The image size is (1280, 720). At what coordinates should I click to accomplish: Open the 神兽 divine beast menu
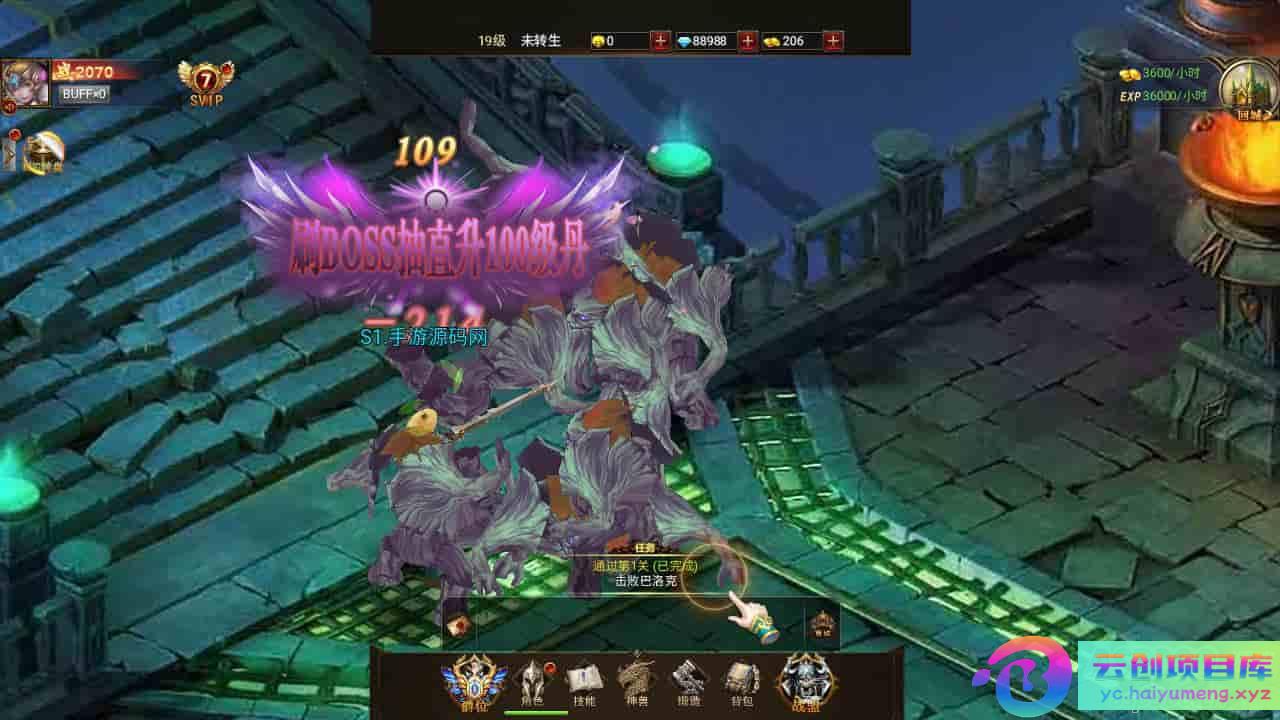coord(636,682)
